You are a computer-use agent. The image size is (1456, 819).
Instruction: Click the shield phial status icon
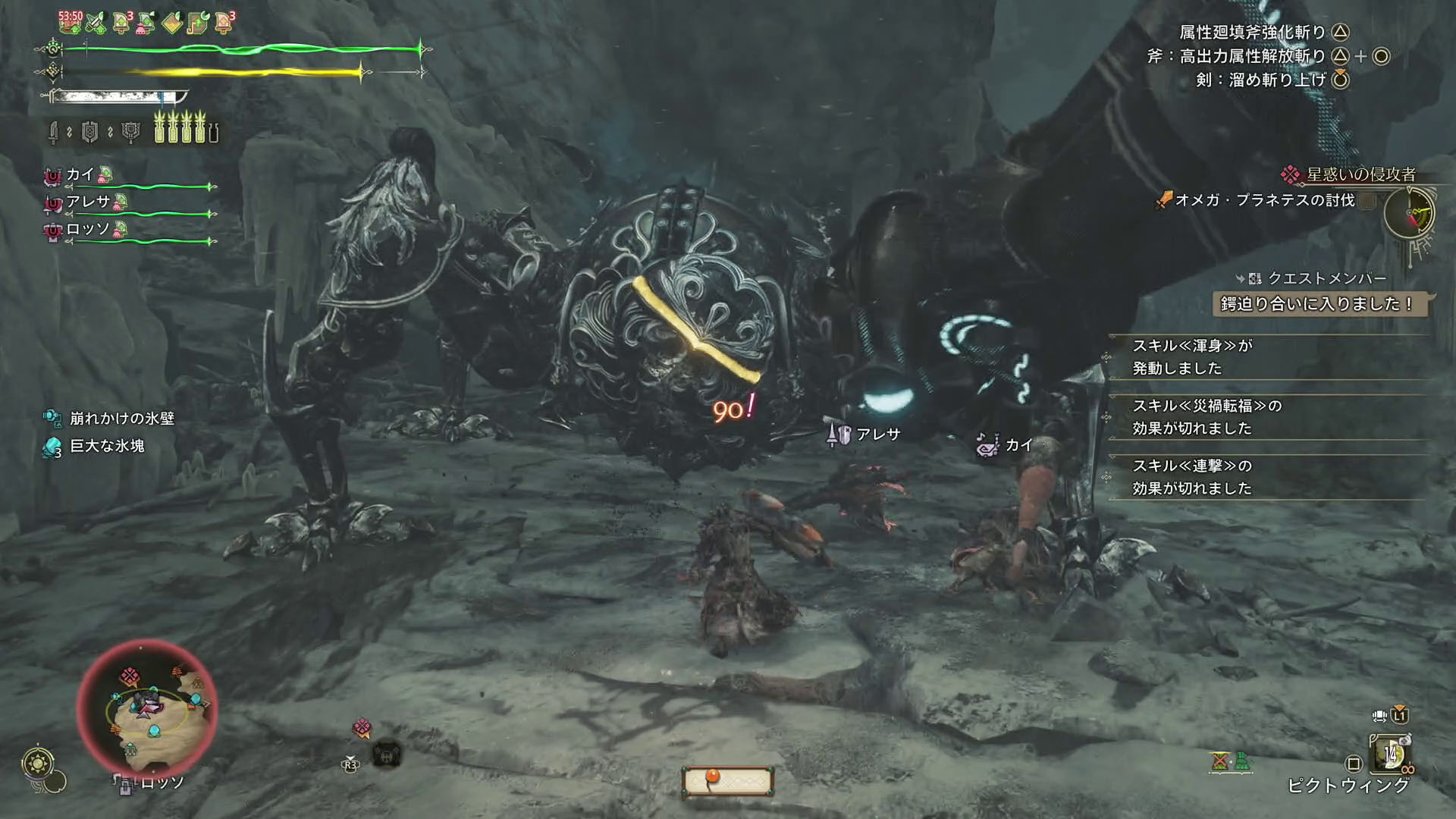[90, 133]
